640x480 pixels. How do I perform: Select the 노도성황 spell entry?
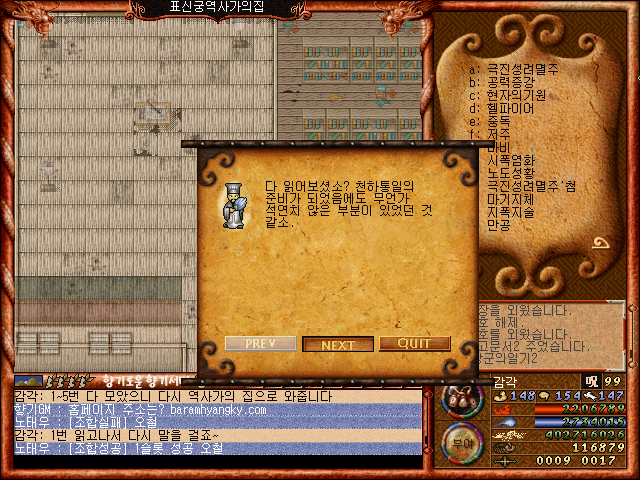pos(511,173)
